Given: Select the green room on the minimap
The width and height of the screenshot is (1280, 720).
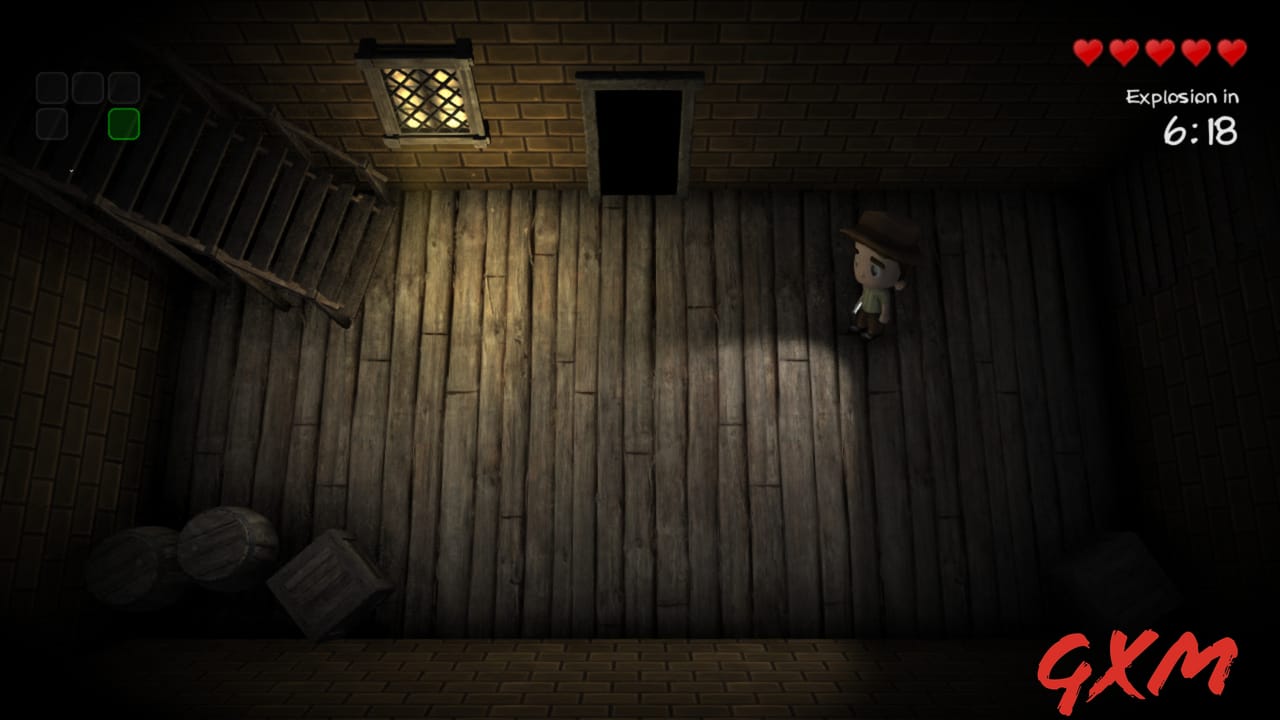Looking at the screenshot, I should pyautogui.click(x=124, y=122).
